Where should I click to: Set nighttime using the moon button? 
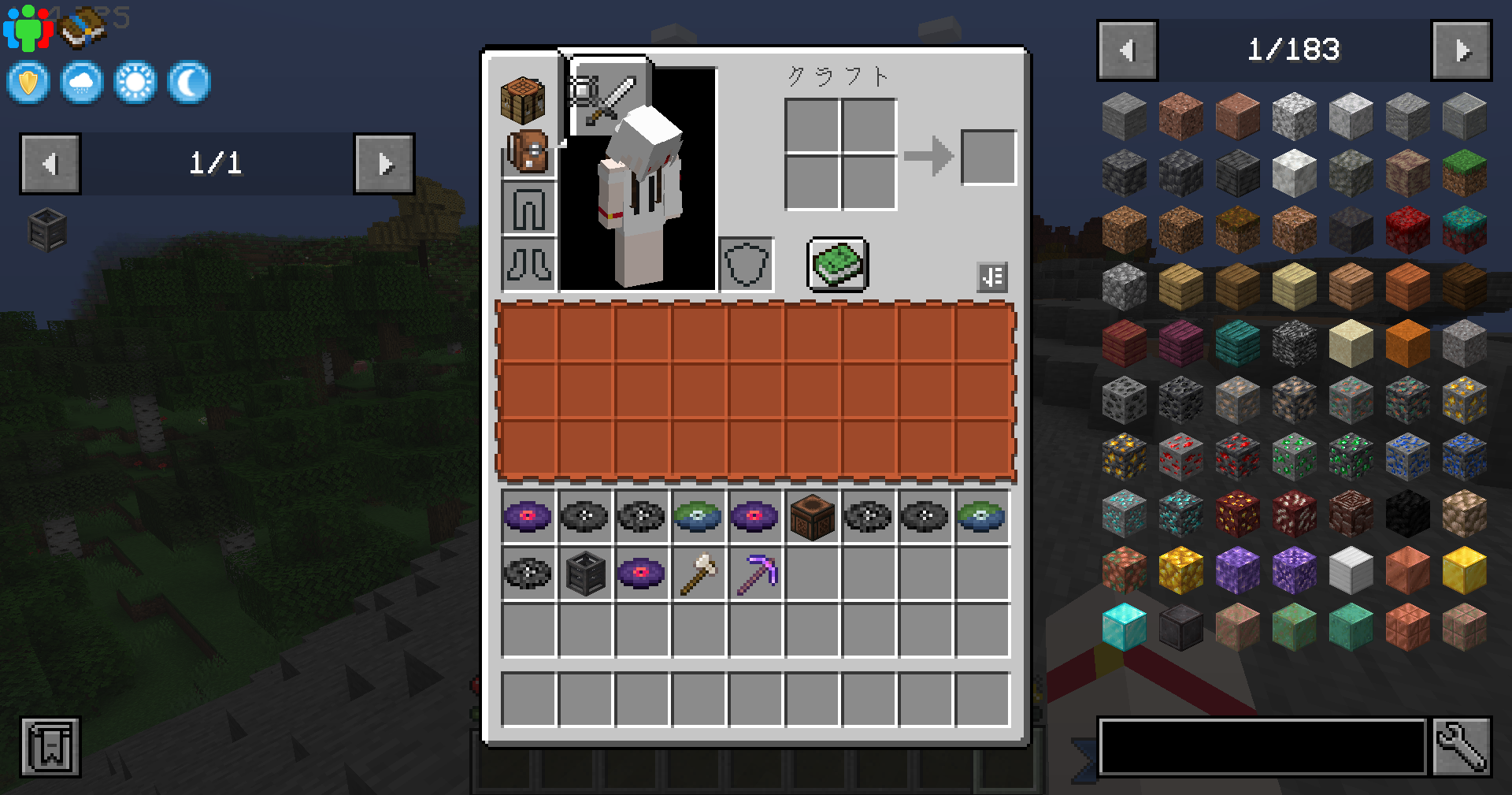pos(188,82)
